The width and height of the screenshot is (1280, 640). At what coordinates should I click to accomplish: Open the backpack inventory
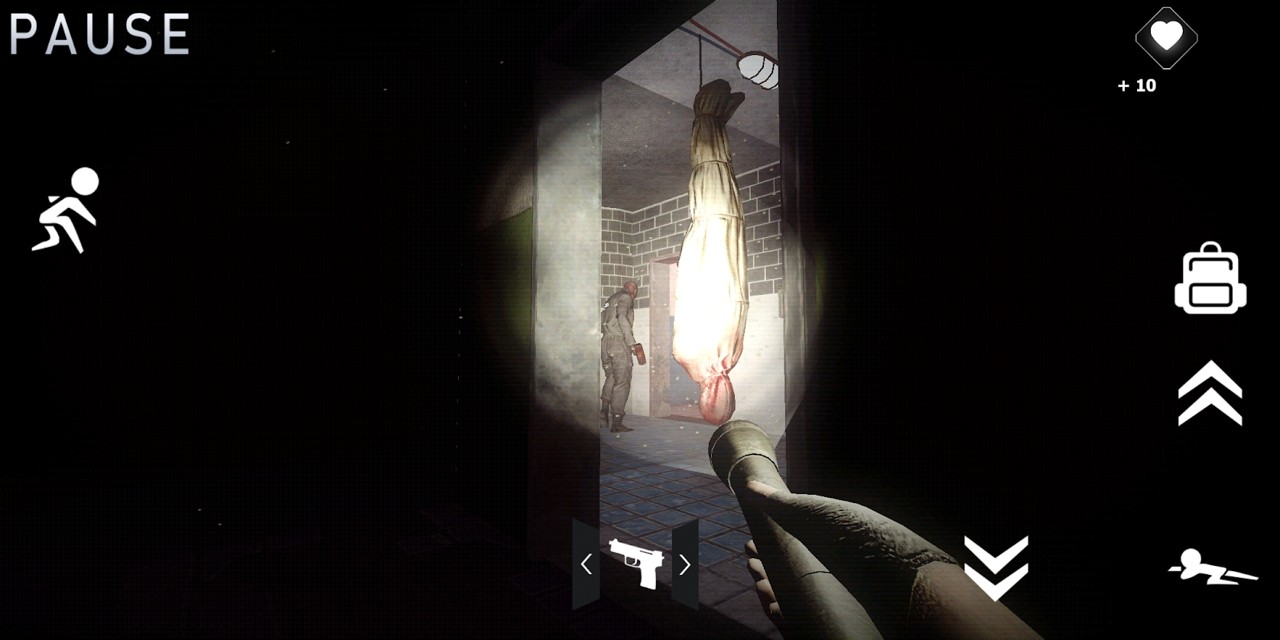(1210, 279)
